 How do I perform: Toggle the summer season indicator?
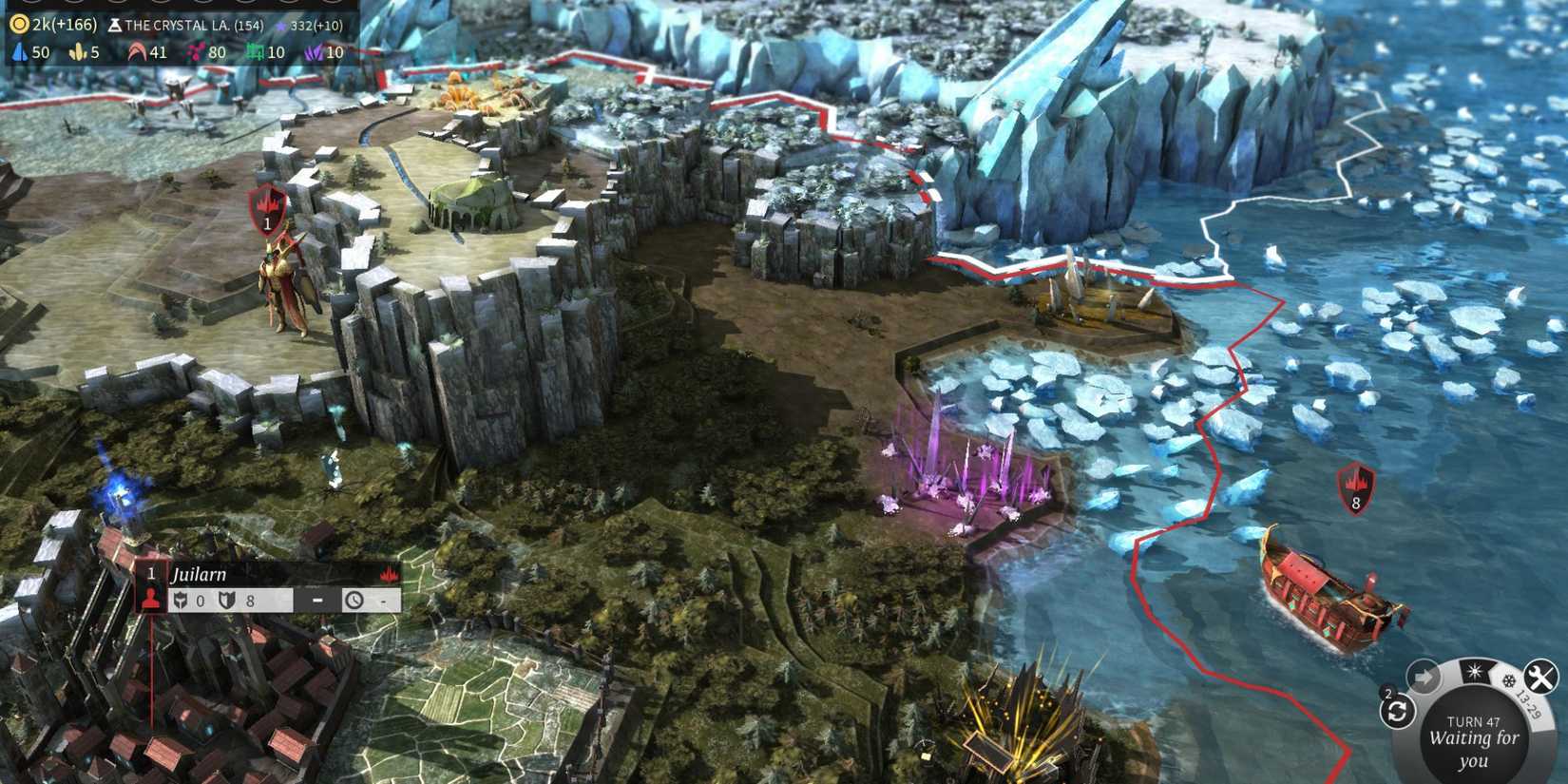click(1475, 671)
